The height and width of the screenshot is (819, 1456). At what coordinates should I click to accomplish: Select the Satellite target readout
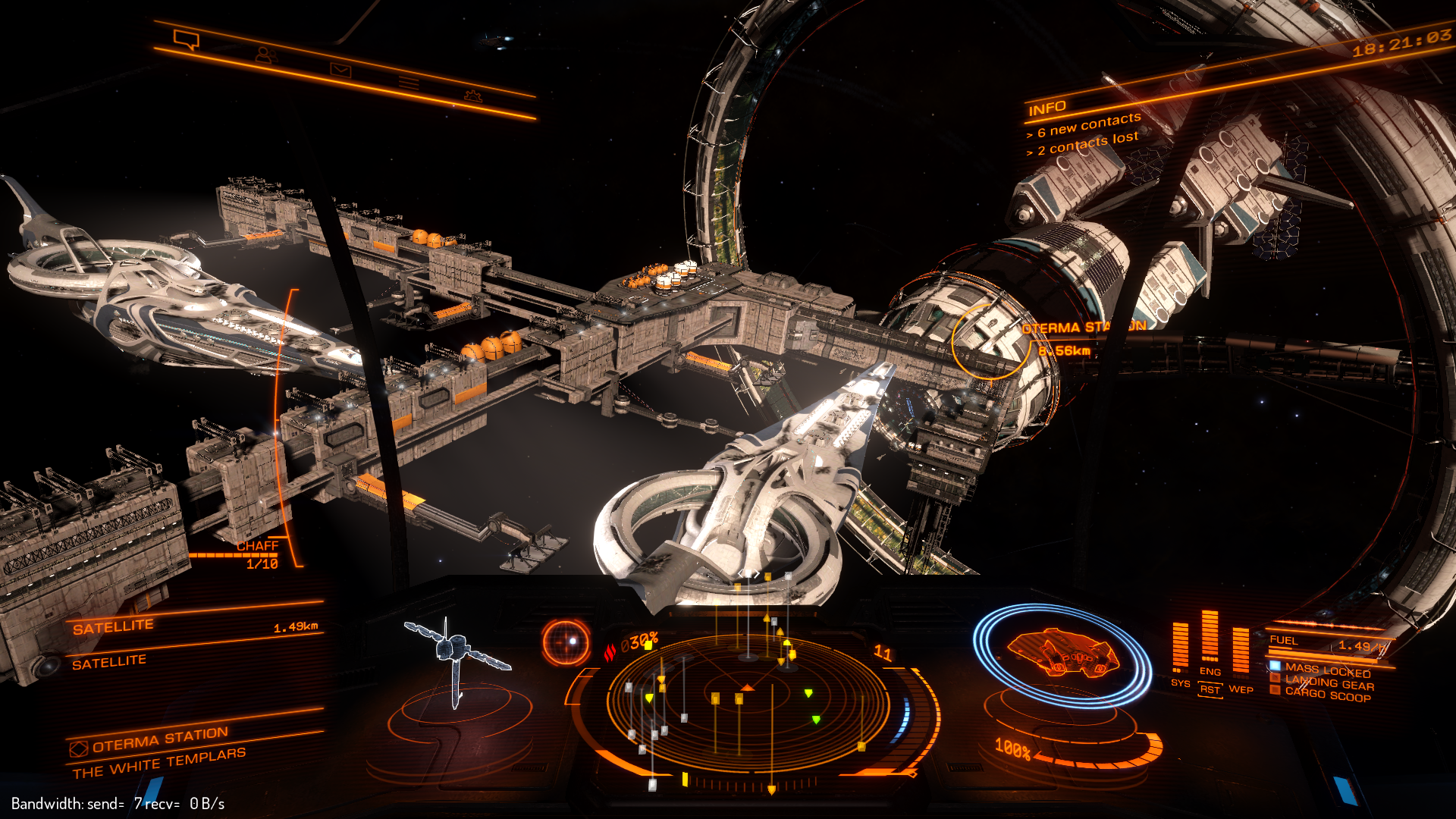coord(114,627)
